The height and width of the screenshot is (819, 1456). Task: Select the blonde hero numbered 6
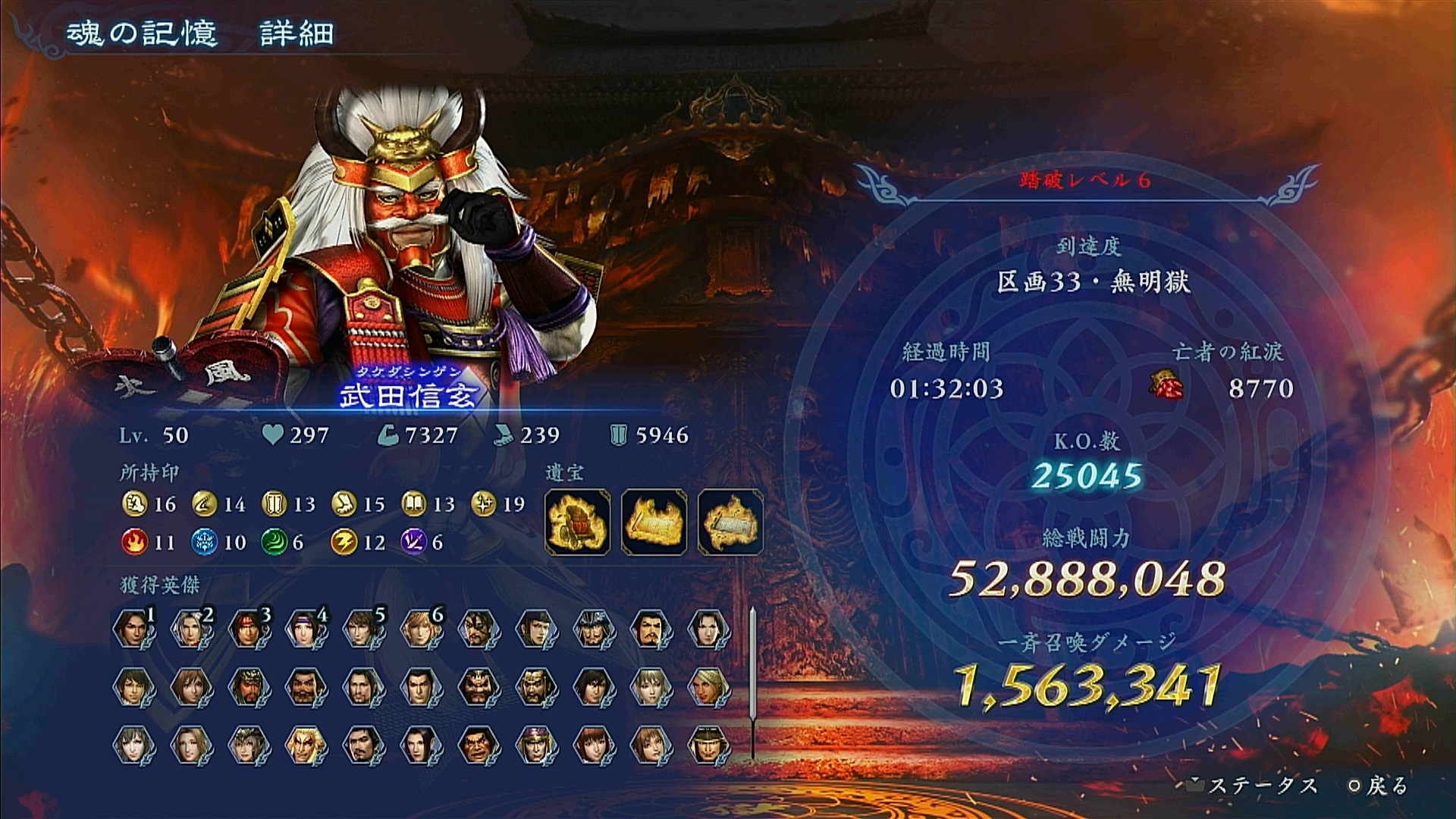(421, 629)
